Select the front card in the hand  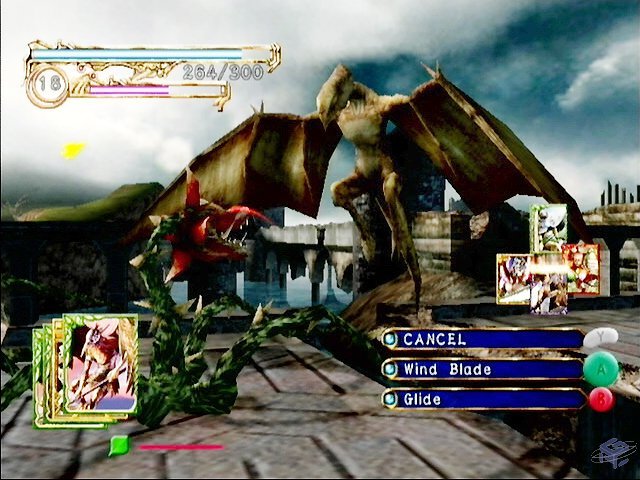pos(100,363)
